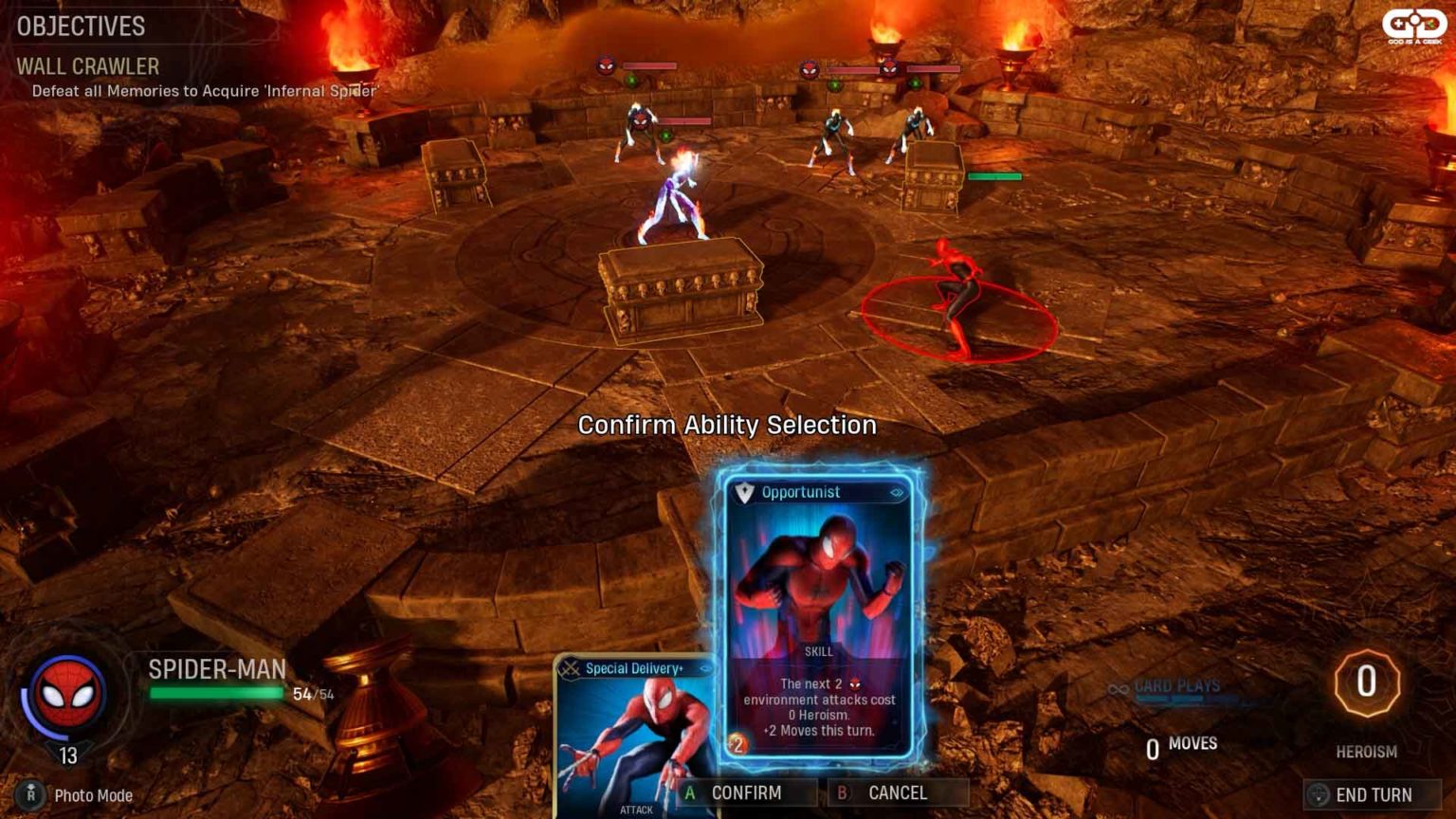Expand the info arrow on Special Delivery+ card
Image resolution: width=1456 pixels, height=819 pixels.
point(702,666)
